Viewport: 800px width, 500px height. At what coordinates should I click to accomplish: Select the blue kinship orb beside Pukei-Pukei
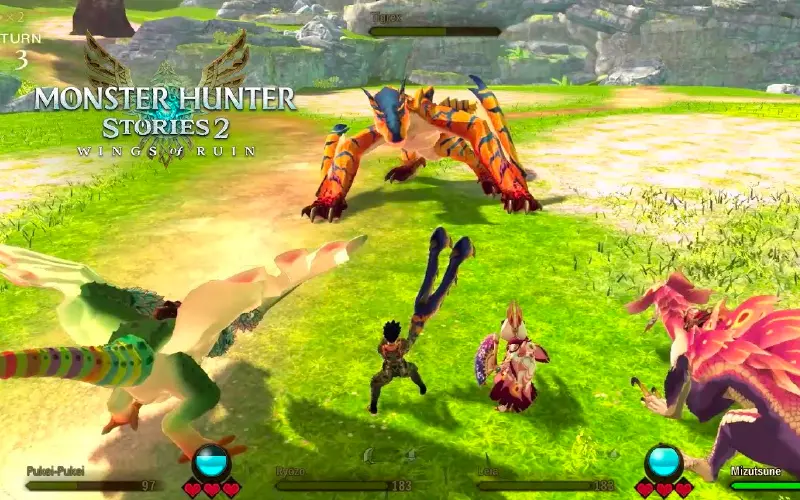pos(211,462)
